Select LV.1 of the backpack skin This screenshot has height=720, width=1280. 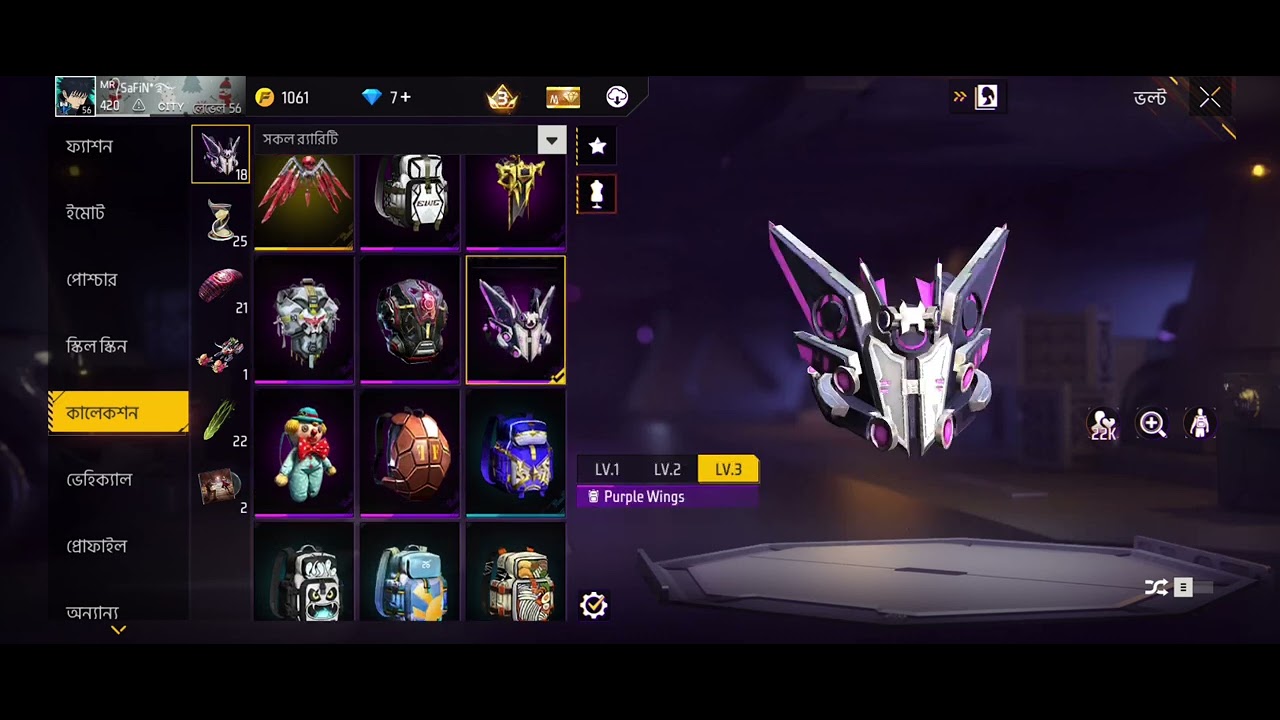point(607,469)
